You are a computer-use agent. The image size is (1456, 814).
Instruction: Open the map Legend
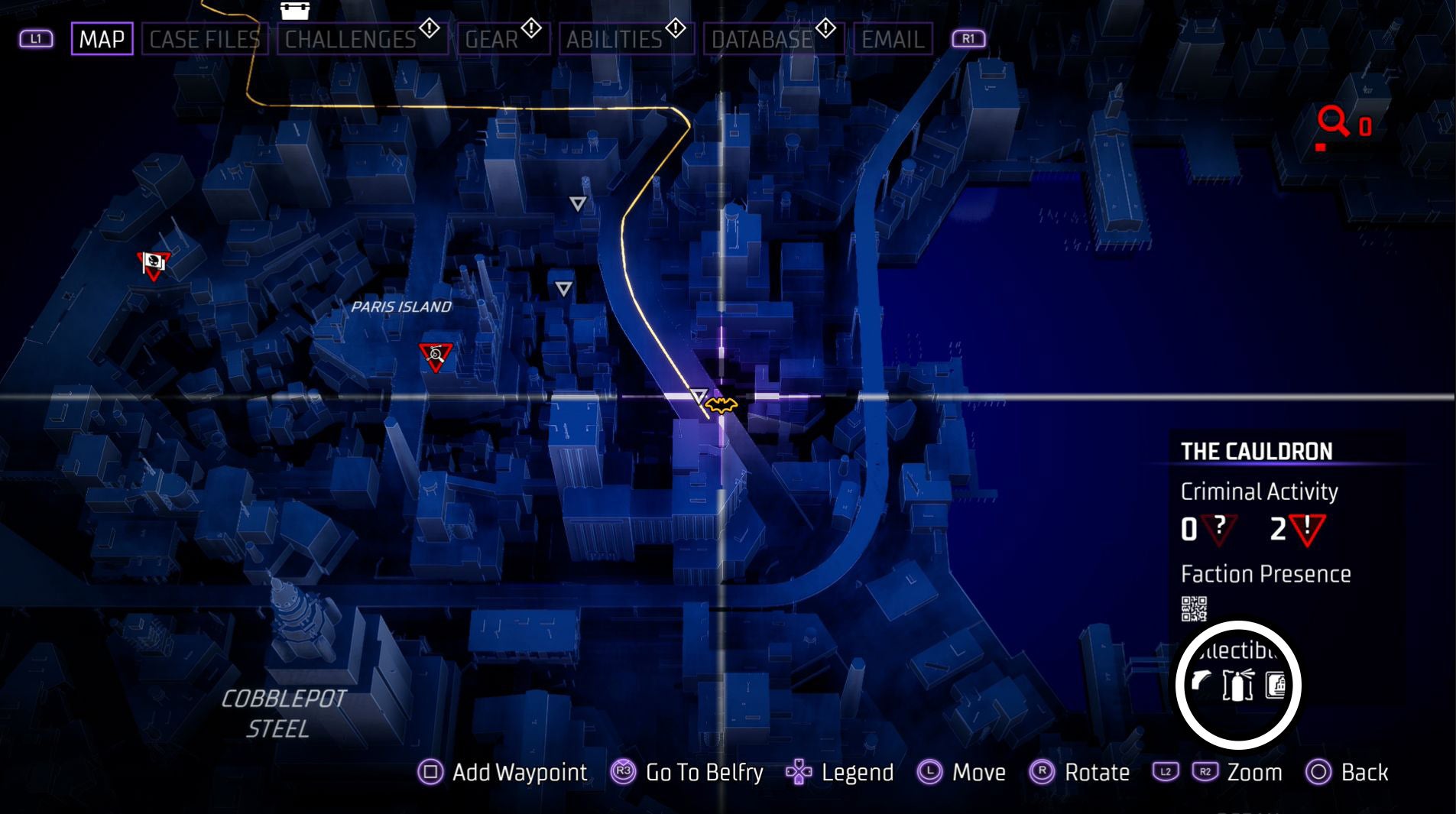click(858, 772)
